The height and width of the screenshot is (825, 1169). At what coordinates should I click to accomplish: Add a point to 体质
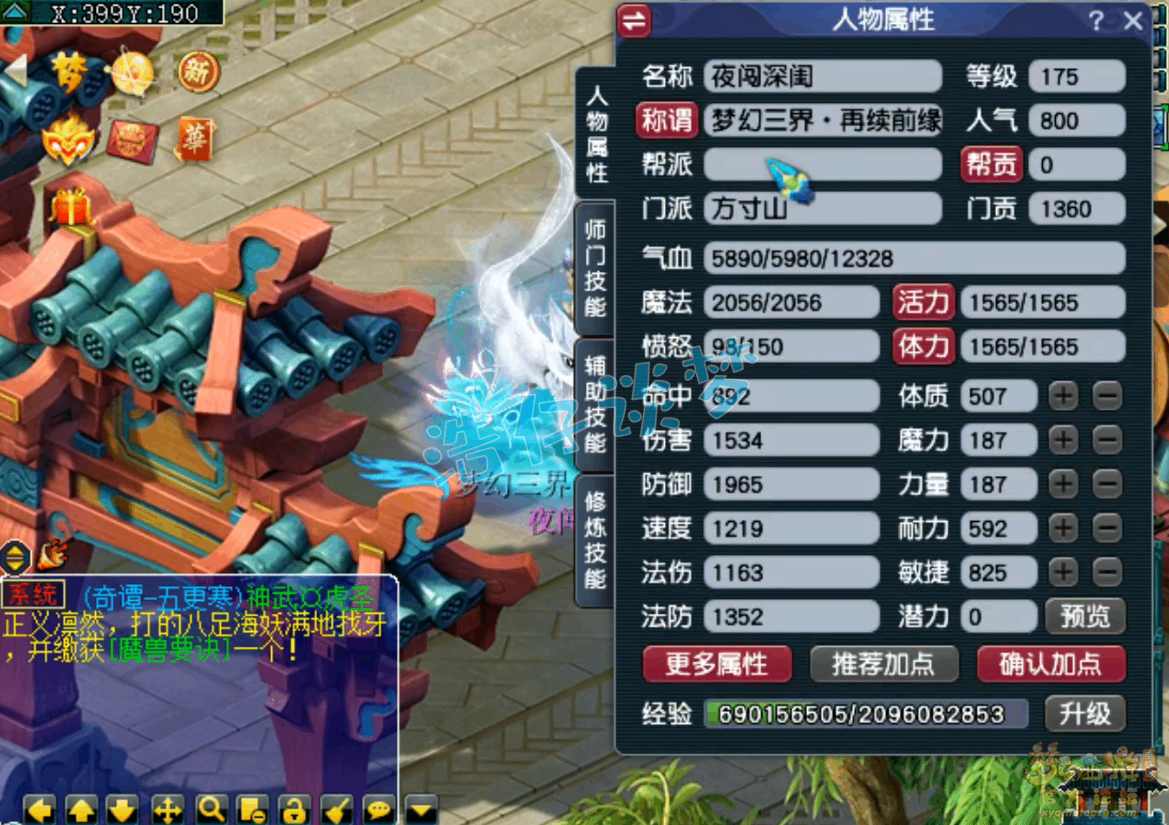(x=1063, y=396)
